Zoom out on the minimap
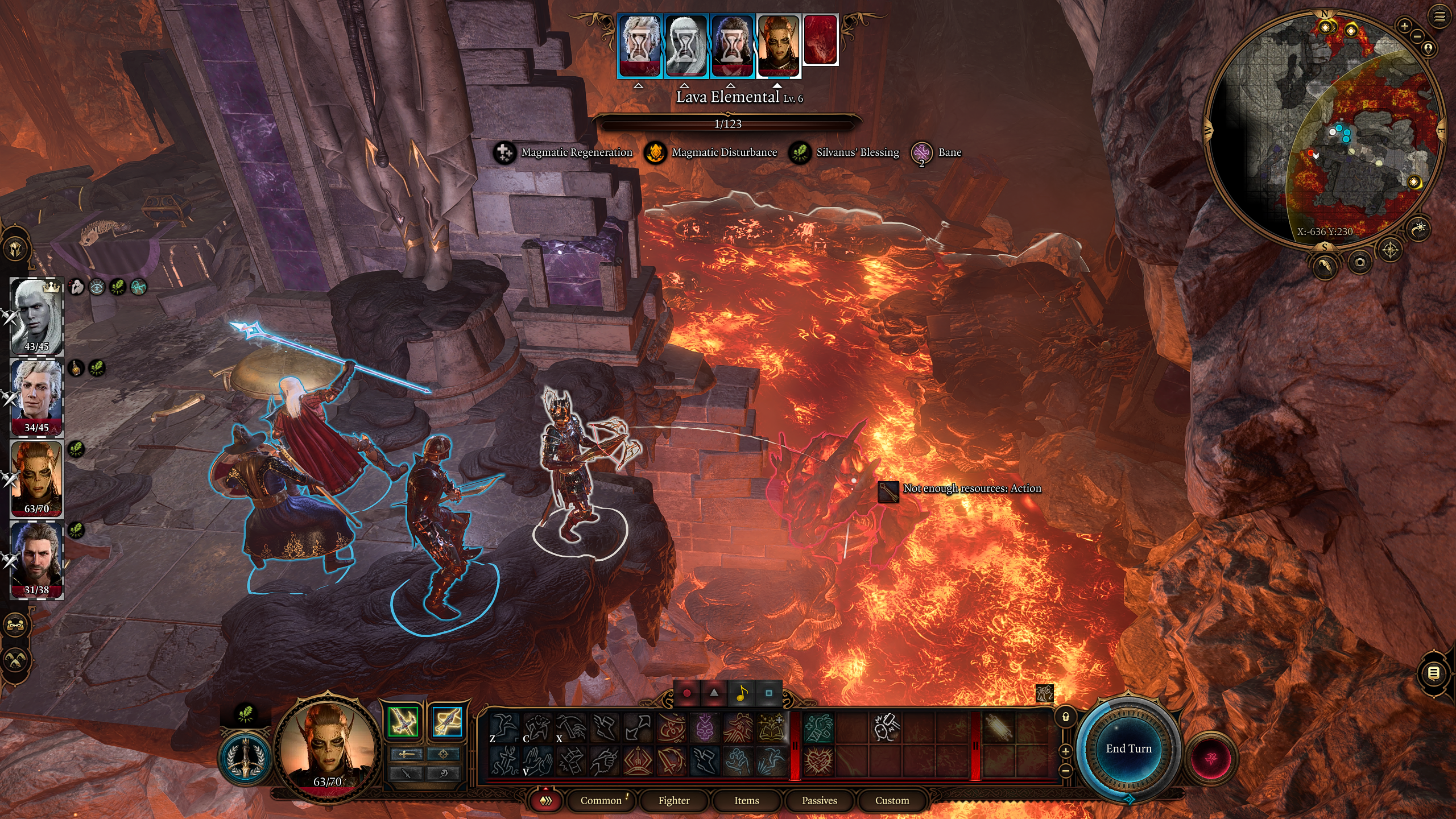The image size is (1456, 819). pyautogui.click(x=1417, y=36)
